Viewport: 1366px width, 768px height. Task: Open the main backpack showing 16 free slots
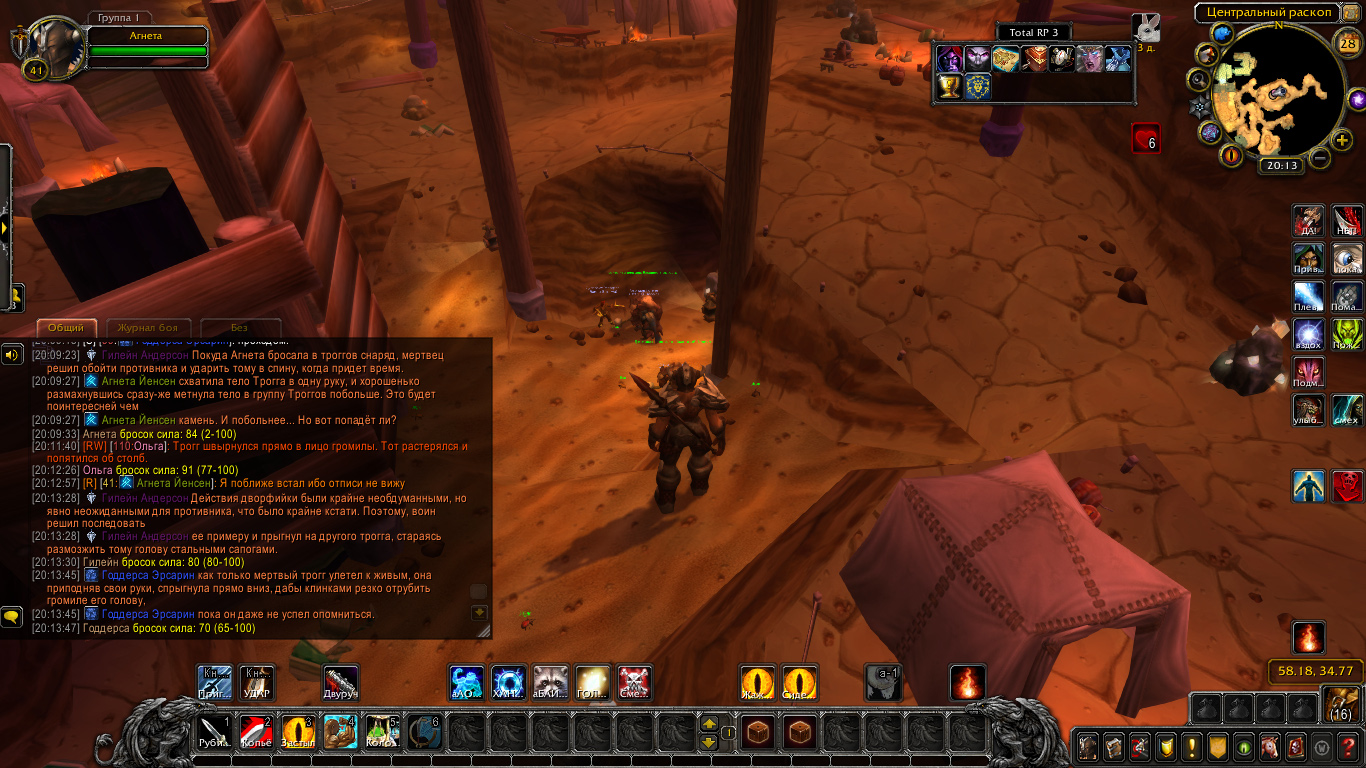(x=1341, y=704)
